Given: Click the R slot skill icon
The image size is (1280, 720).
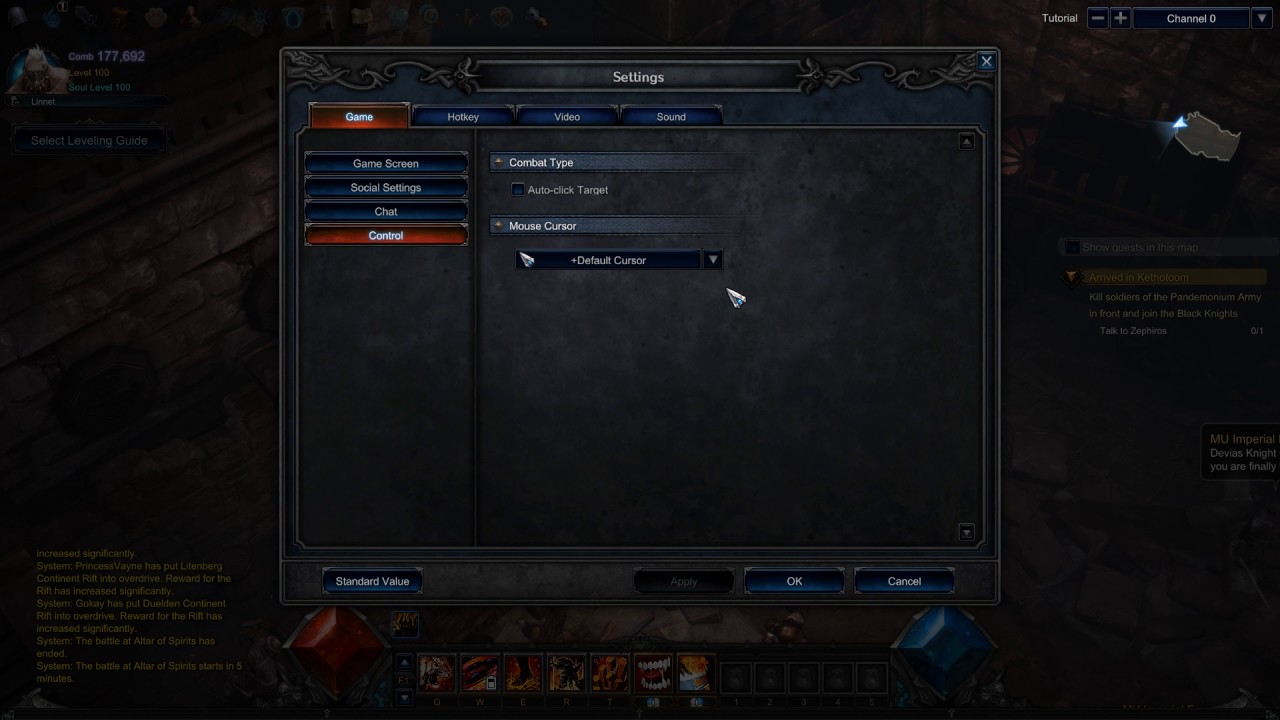Looking at the screenshot, I should 565,672.
